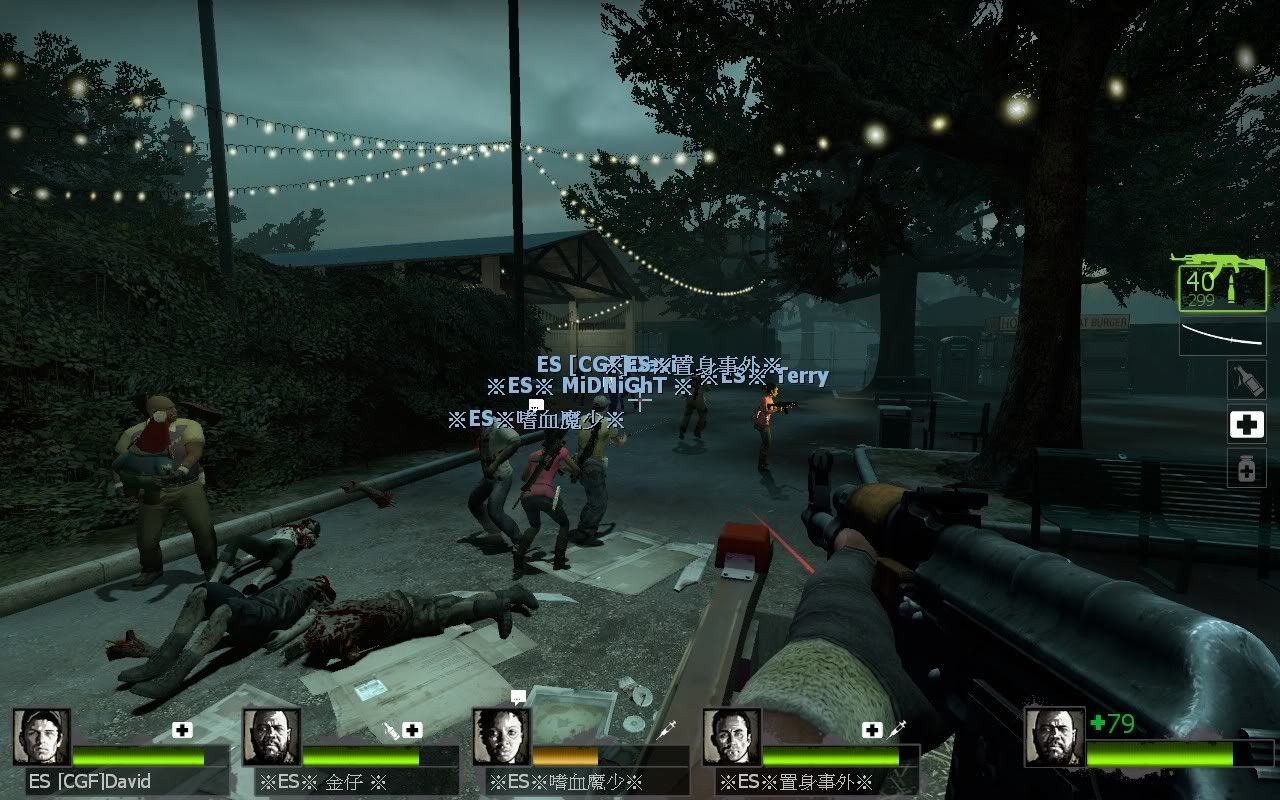
Task: Click the ES [CGF]David teammate portrait
Action: 42,737
